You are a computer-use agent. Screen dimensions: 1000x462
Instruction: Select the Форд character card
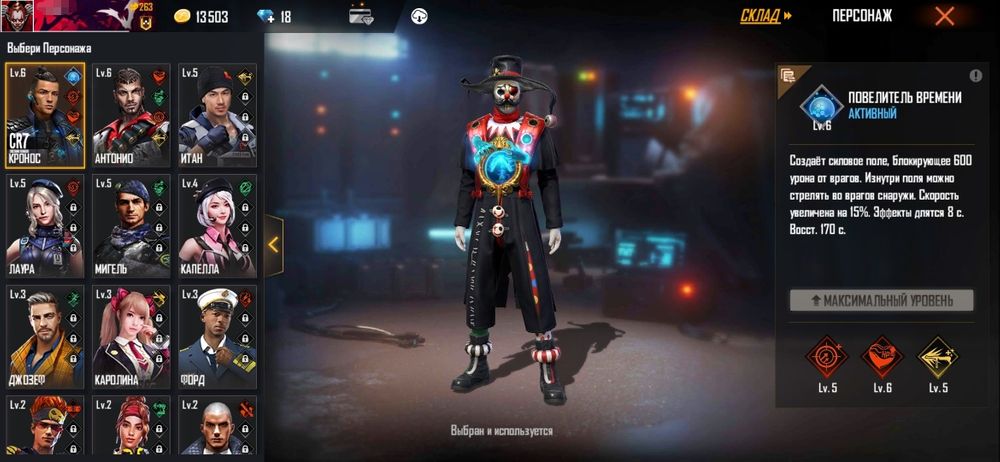tap(217, 335)
